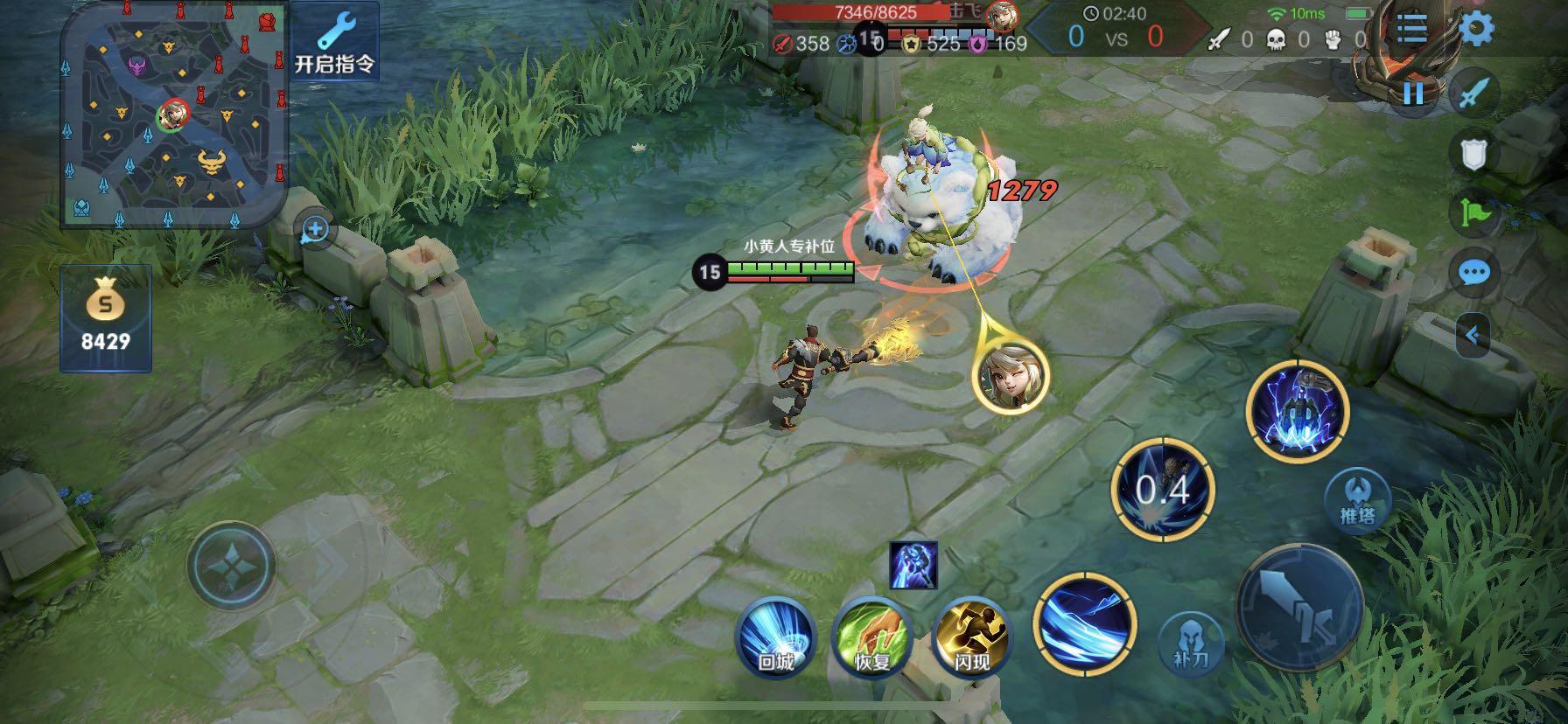
Task: Activate the 恢复 heal spell
Action: coord(872,633)
